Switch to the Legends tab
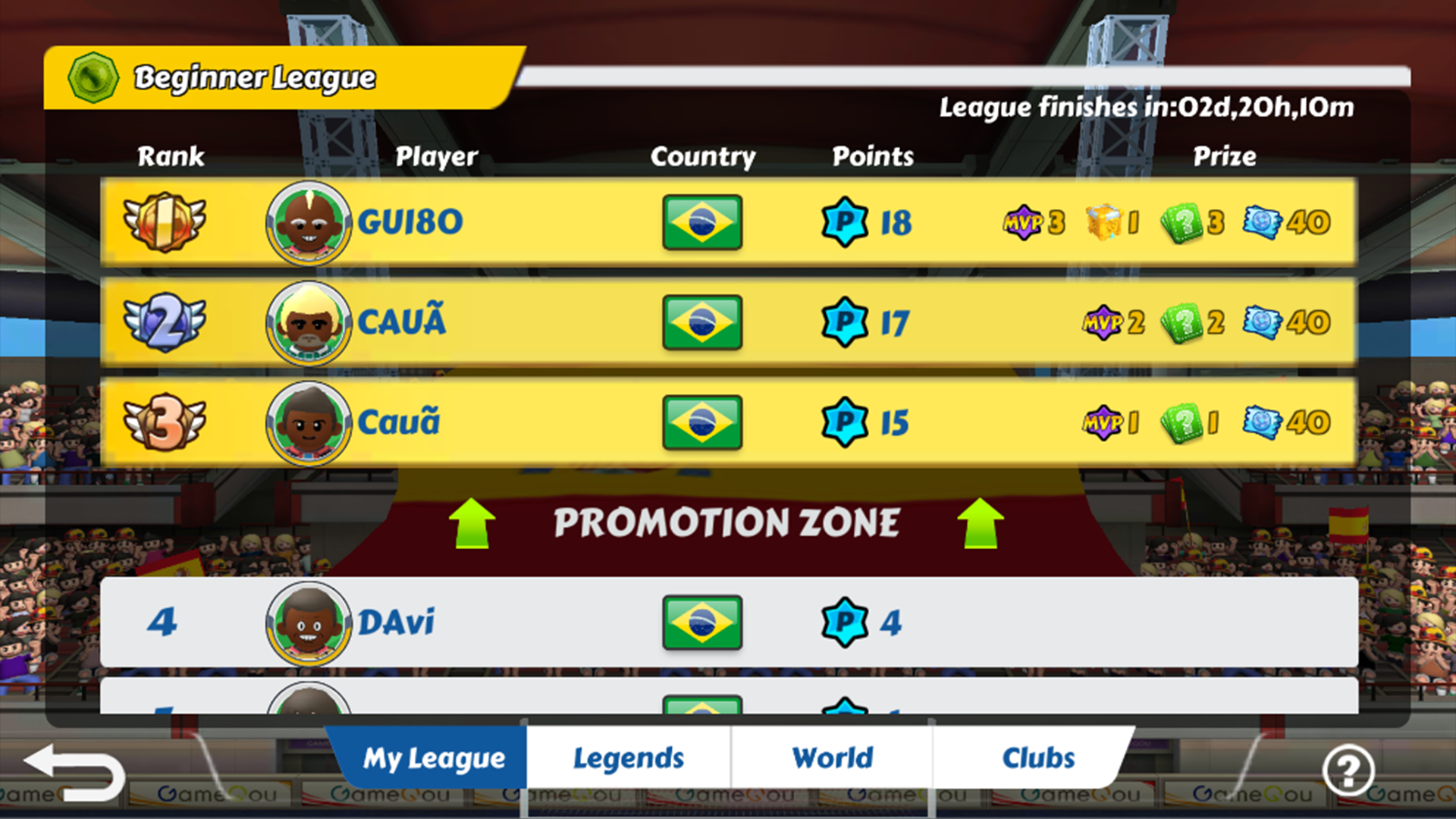1456x819 pixels. click(628, 757)
